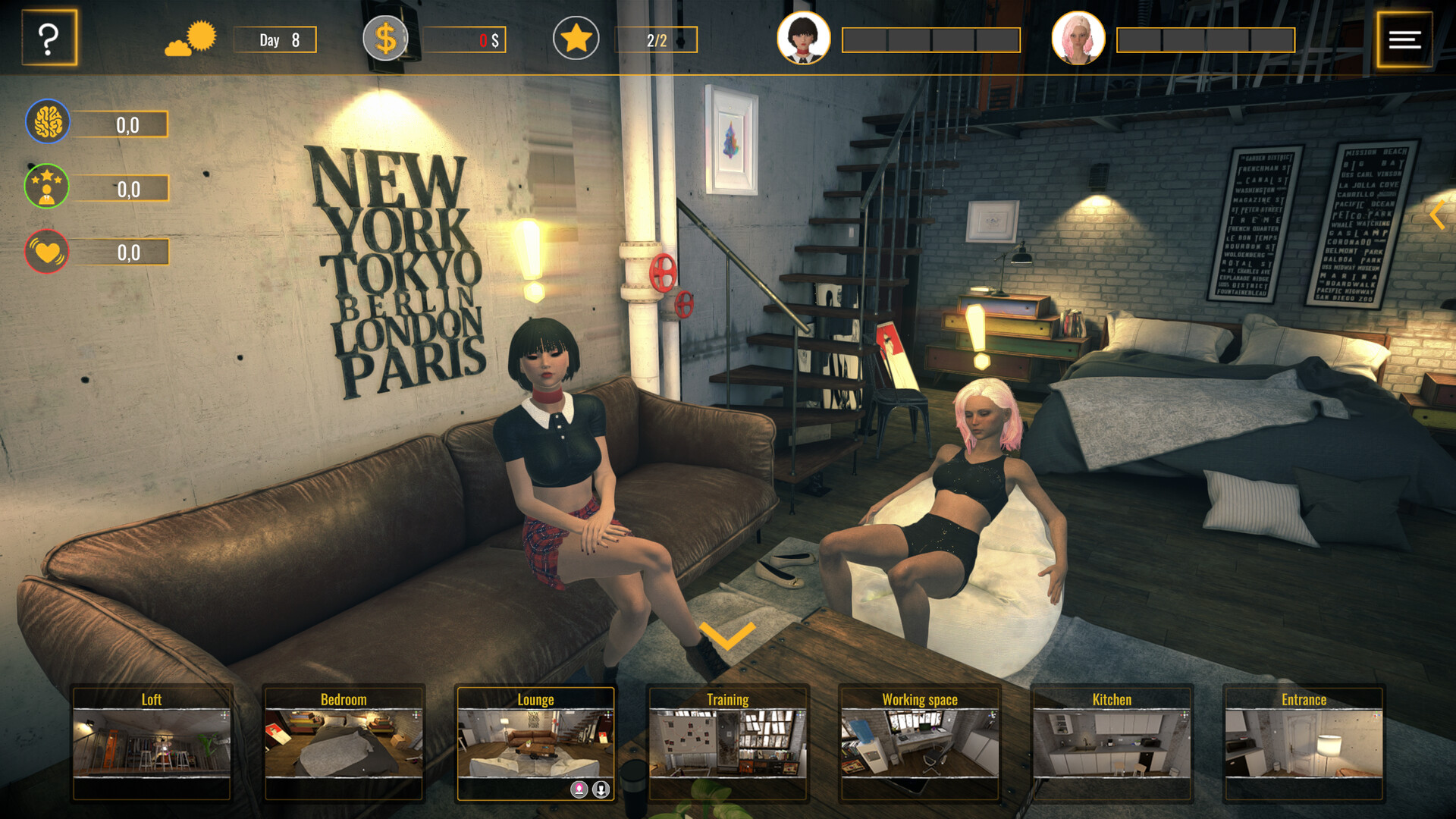
Task: Click the brain intelligence stat icon
Action: [x=48, y=121]
